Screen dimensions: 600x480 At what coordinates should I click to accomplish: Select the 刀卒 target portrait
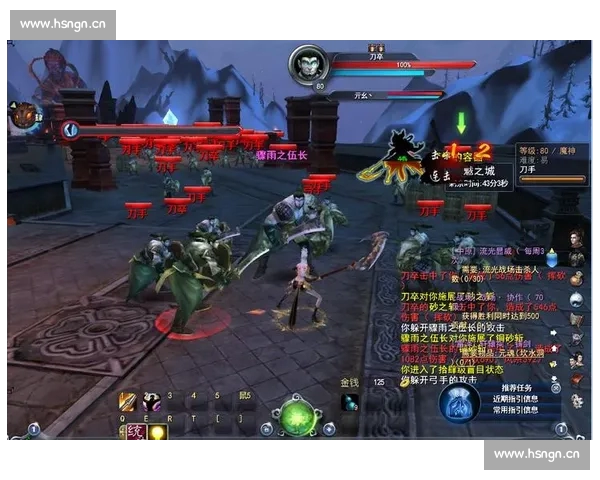click(x=307, y=65)
